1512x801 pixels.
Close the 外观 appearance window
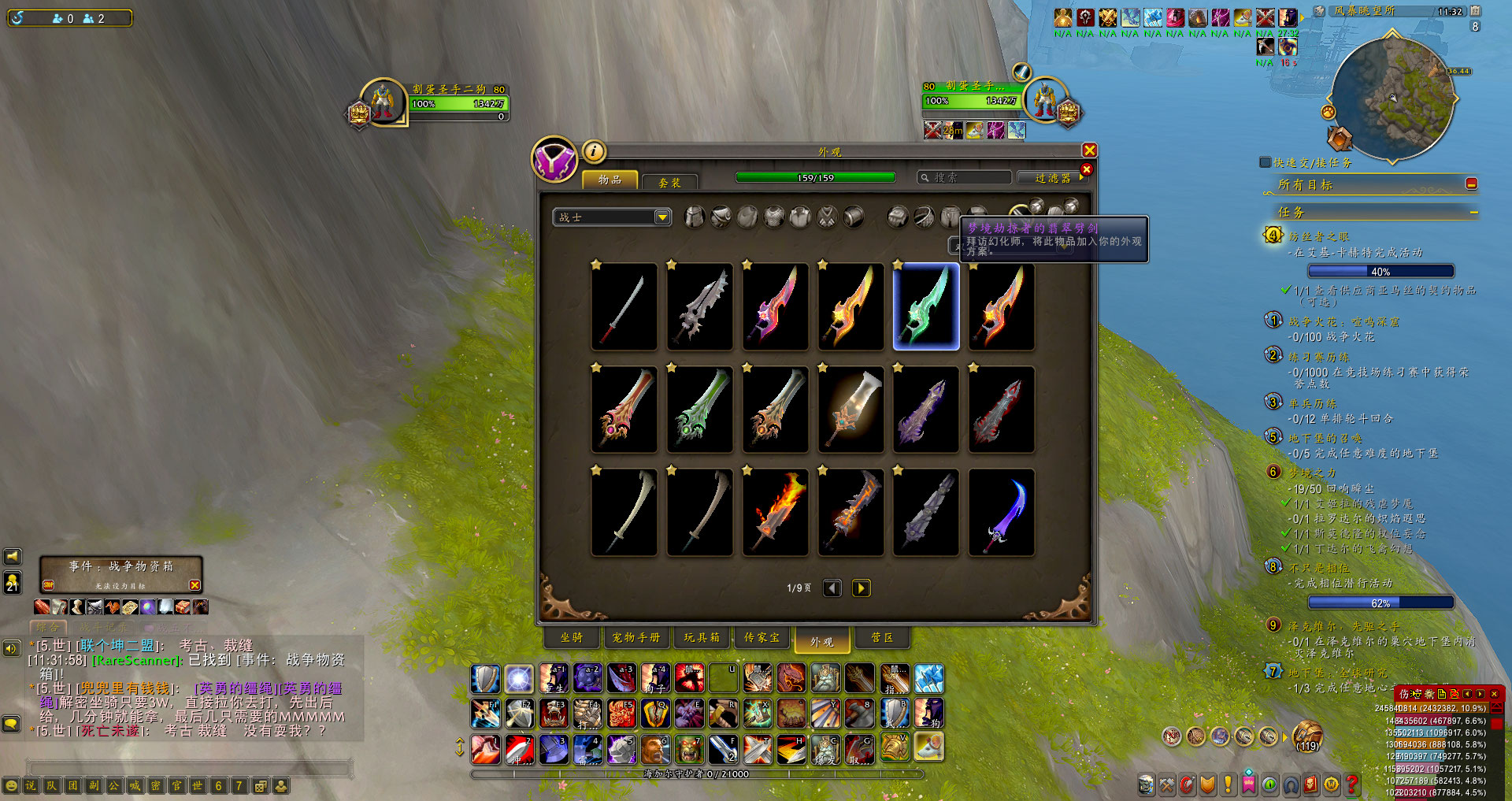tap(1089, 150)
